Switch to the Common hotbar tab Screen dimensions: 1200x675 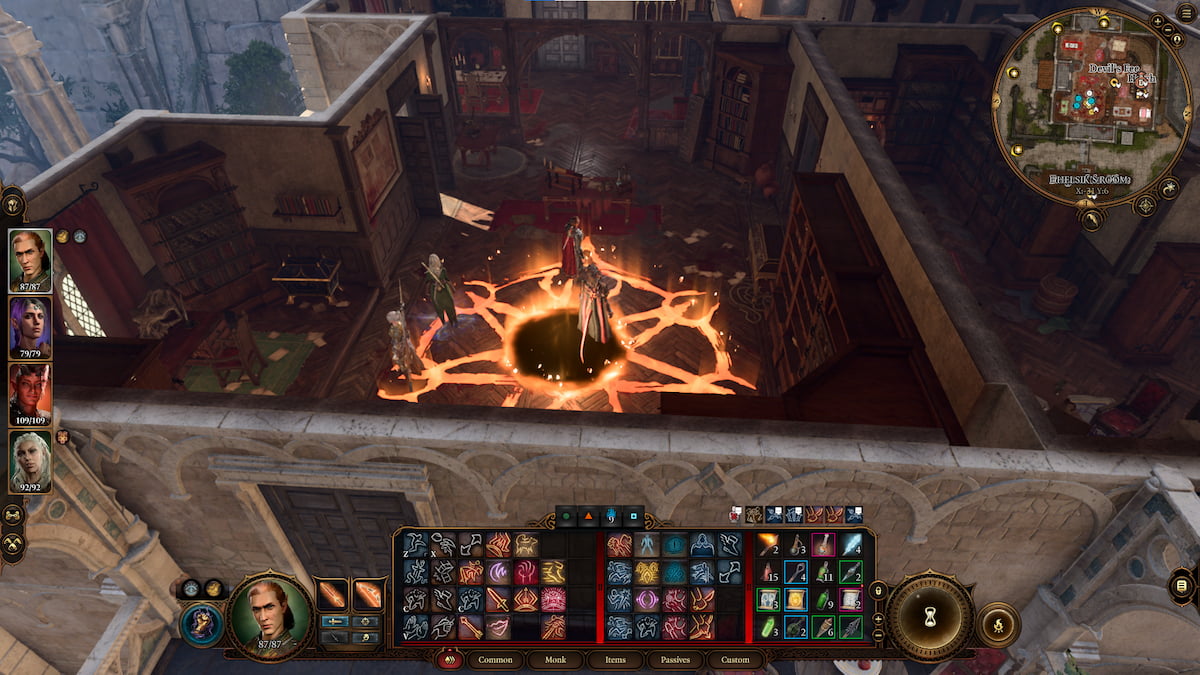[x=495, y=660]
